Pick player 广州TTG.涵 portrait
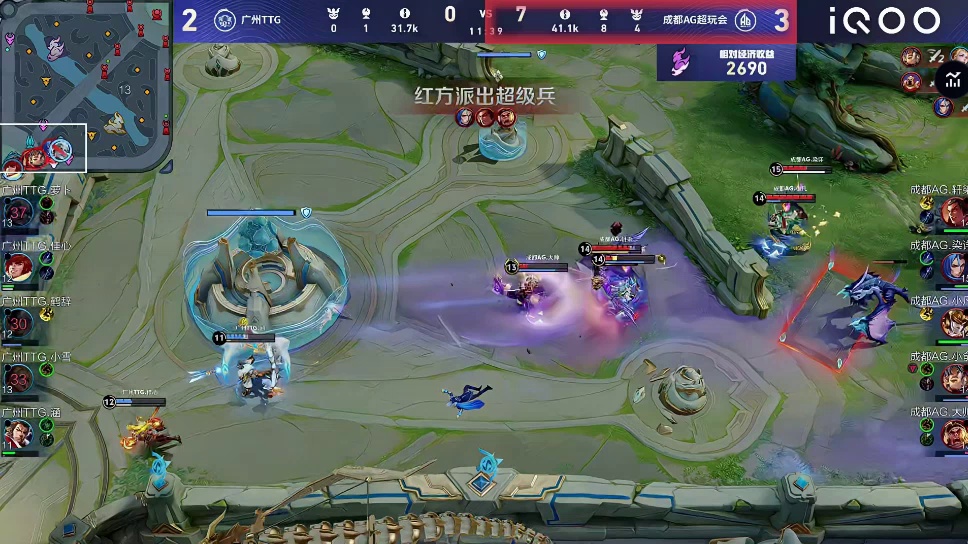Screen dimensions: 968x544 coord(19,434)
